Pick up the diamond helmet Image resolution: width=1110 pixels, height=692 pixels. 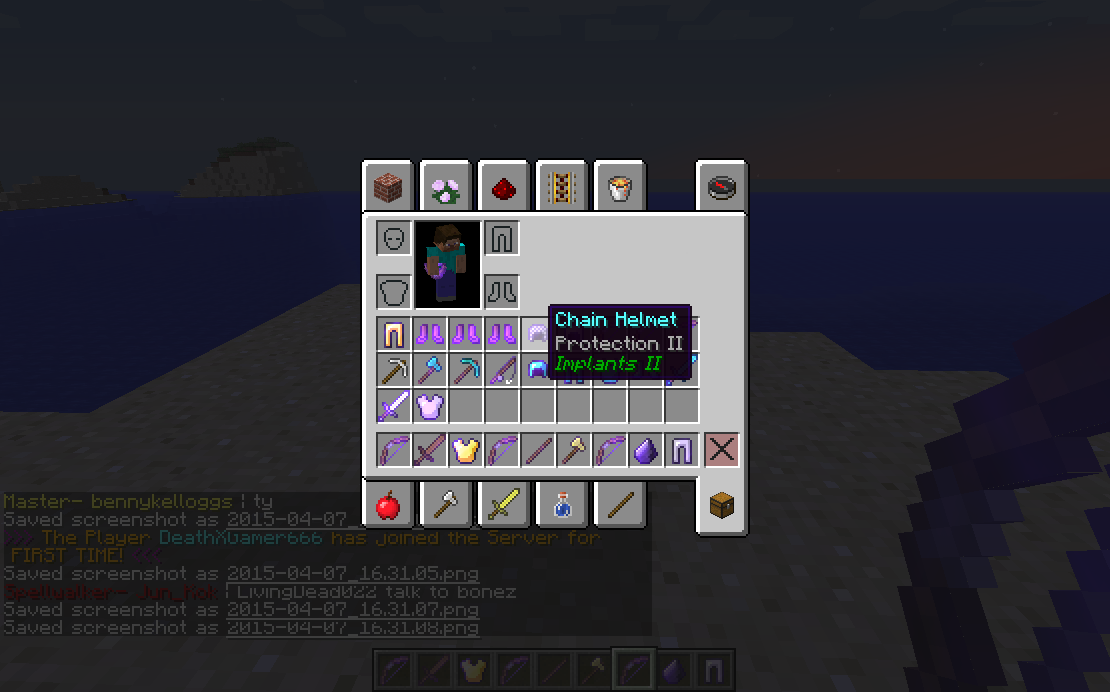point(538,370)
